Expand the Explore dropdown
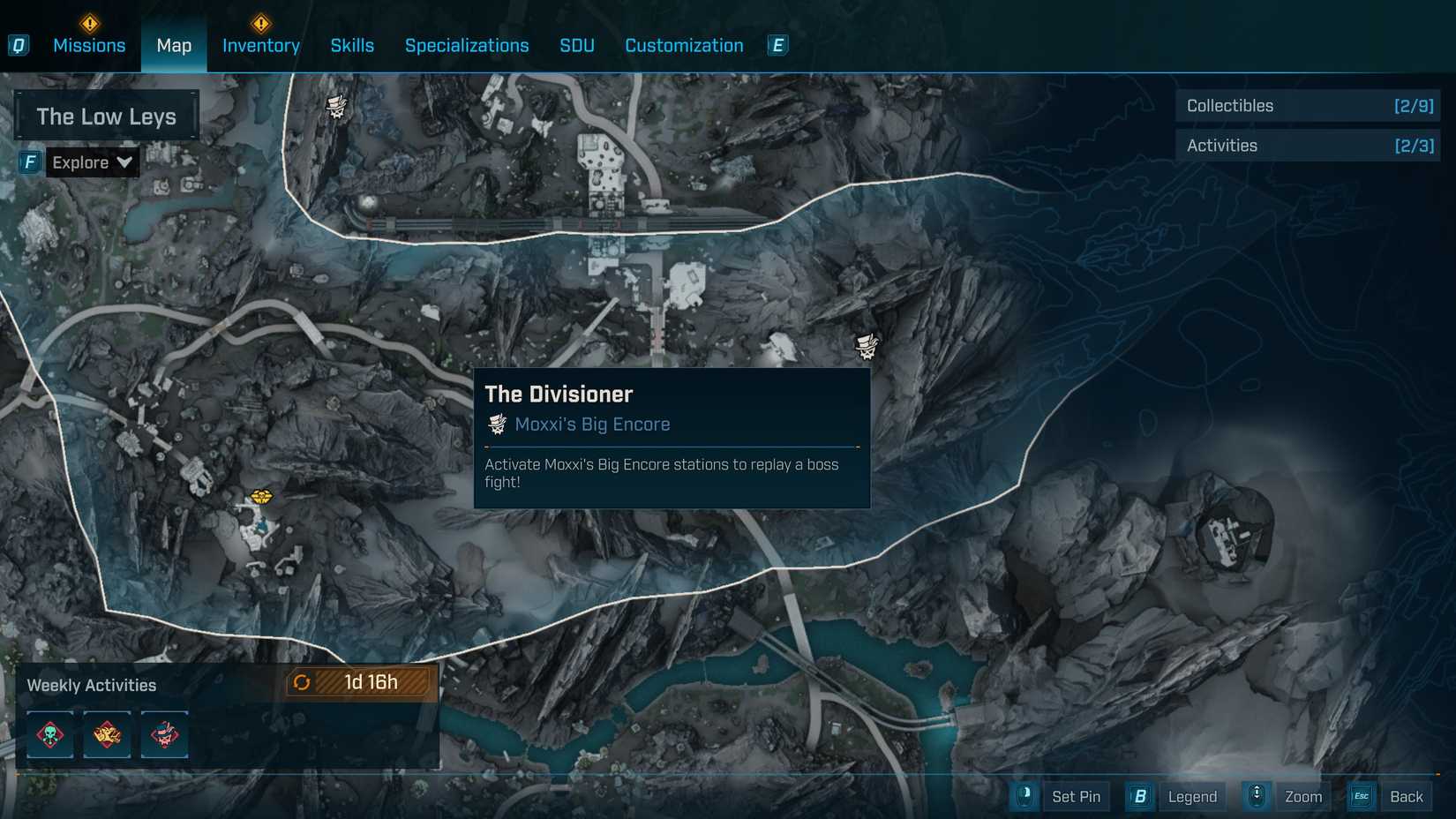The height and width of the screenshot is (819, 1456). (x=92, y=162)
